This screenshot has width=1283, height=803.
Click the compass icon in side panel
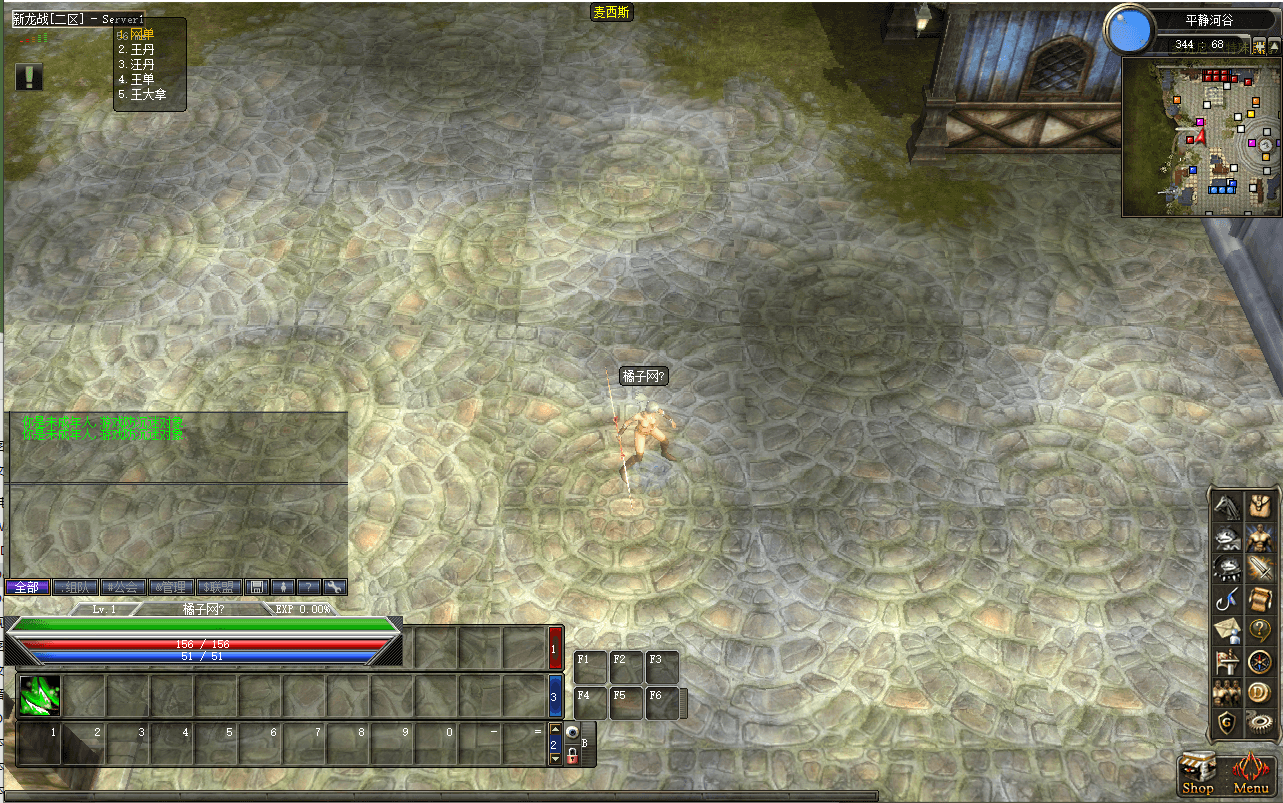coord(1260,661)
